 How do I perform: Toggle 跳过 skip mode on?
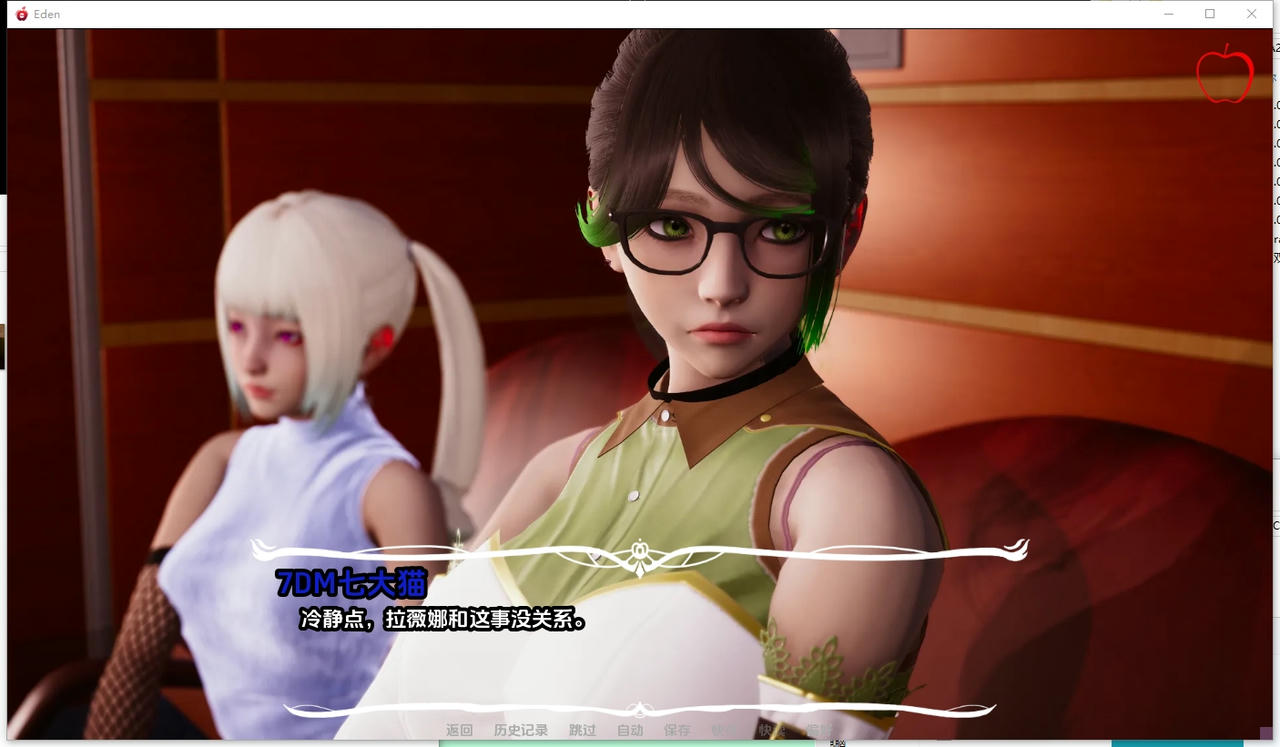coord(582,730)
